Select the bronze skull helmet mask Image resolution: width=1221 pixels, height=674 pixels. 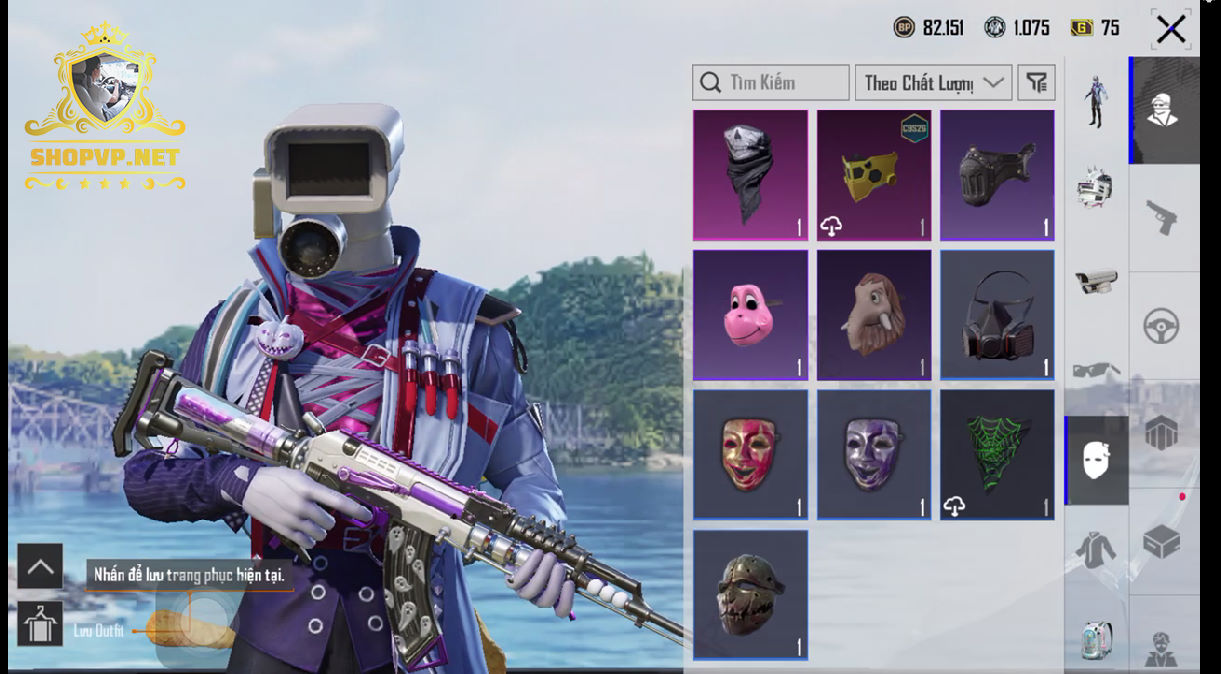(750, 595)
